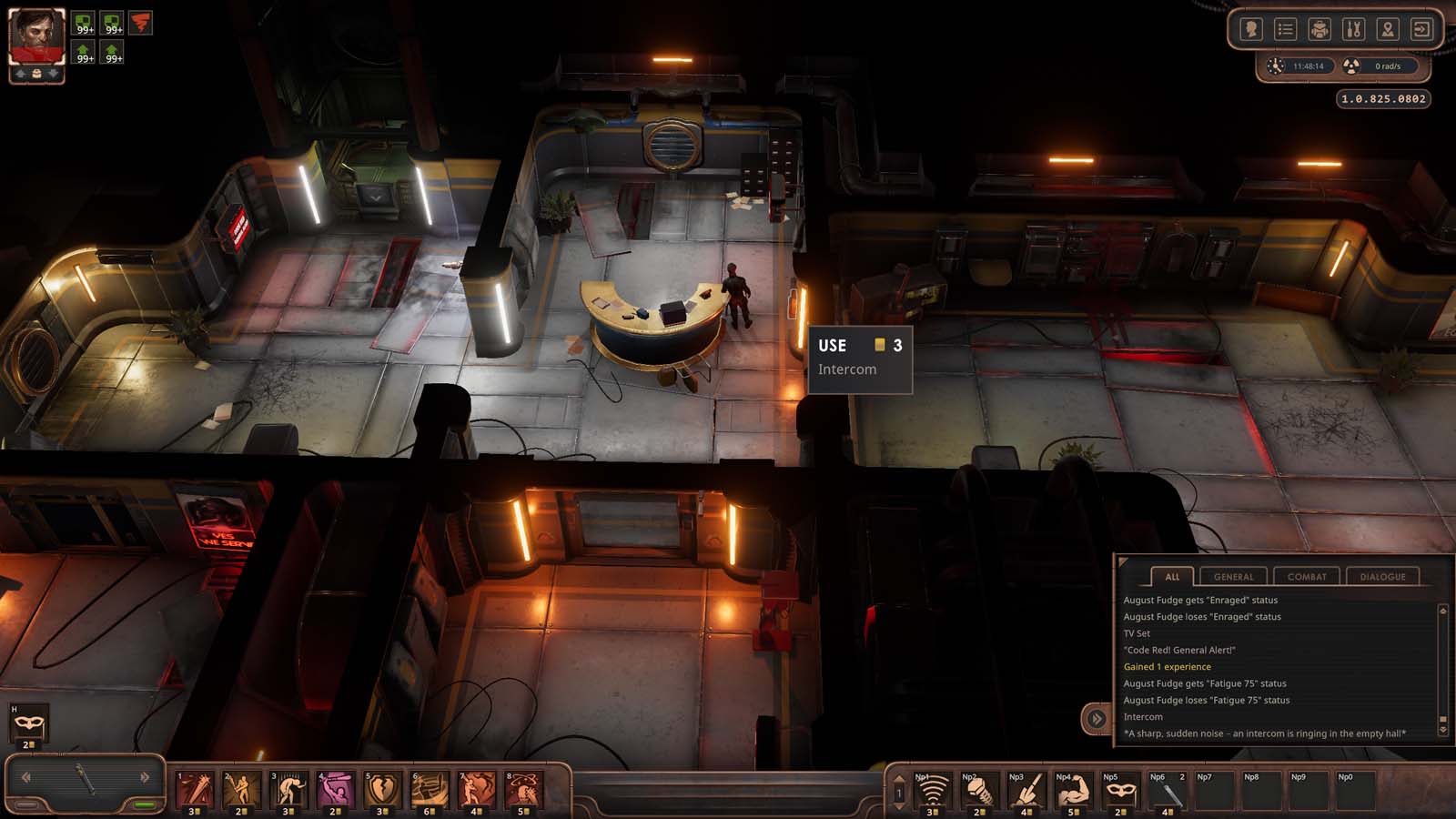The height and width of the screenshot is (819, 1456).
Task: Activate the flexed bicep ability
Action: [x=1073, y=792]
